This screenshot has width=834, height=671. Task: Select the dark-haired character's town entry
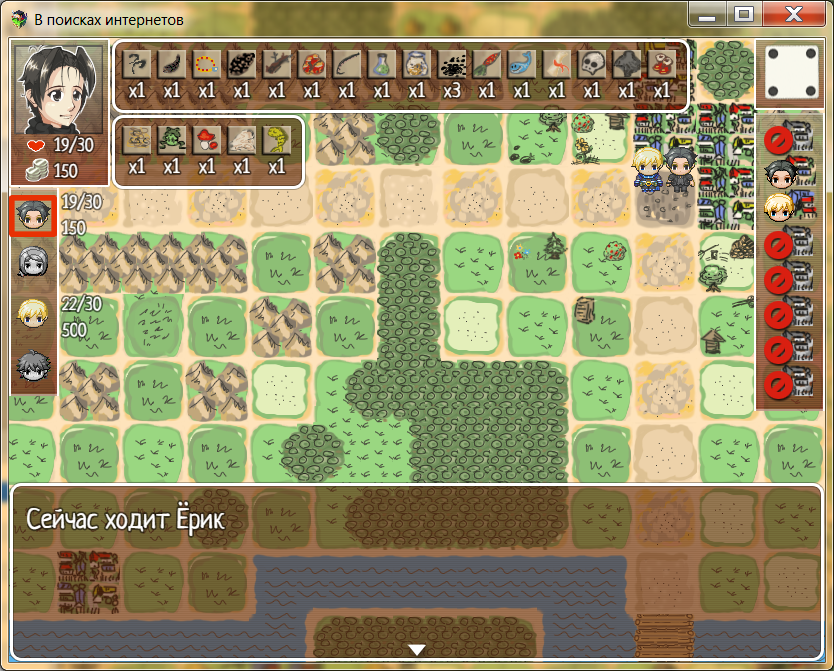tap(778, 176)
